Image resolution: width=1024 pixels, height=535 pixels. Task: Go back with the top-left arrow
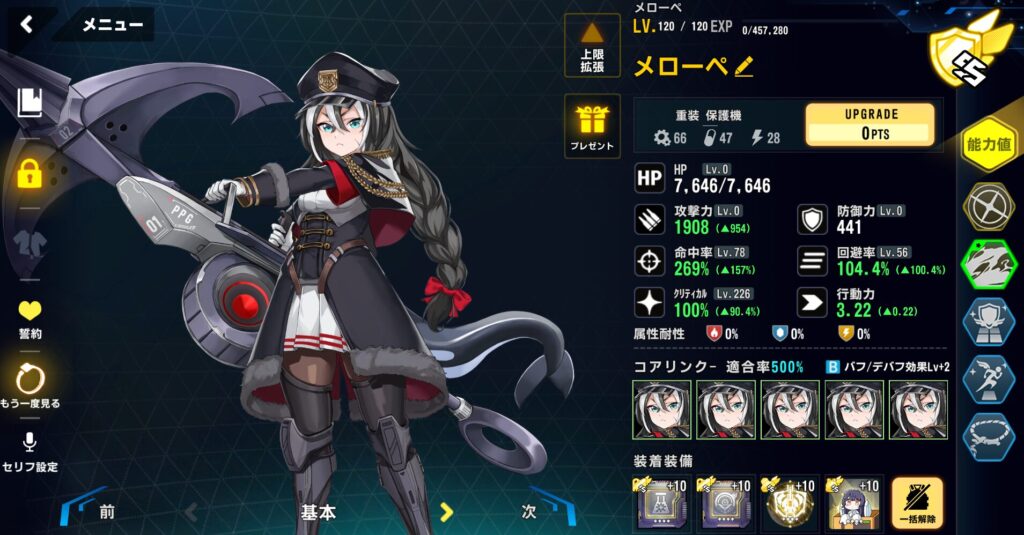[x=27, y=25]
